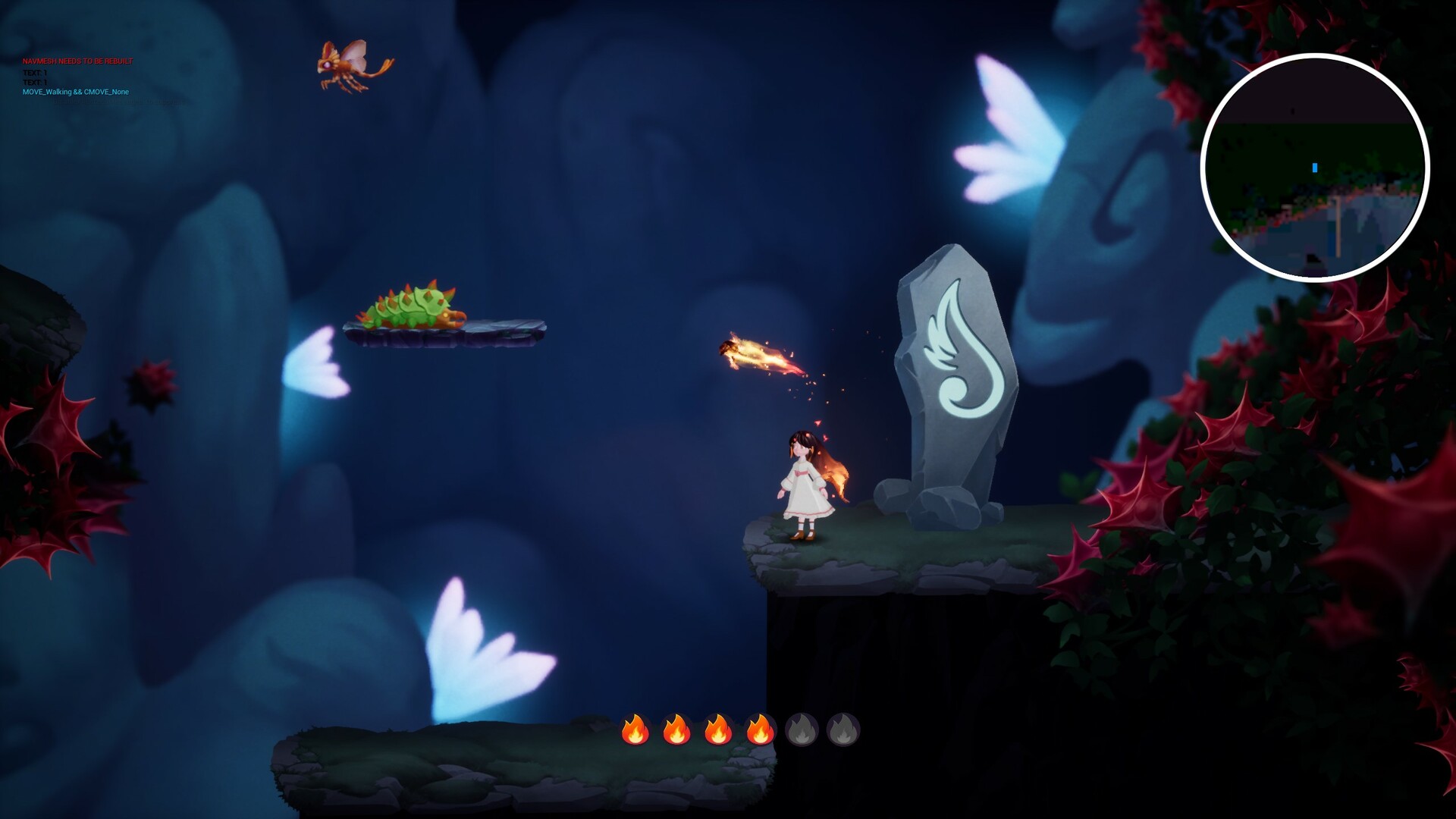Toggle the second empty flame slot
The image size is (1456, 819).
click(x=843, y=730)
